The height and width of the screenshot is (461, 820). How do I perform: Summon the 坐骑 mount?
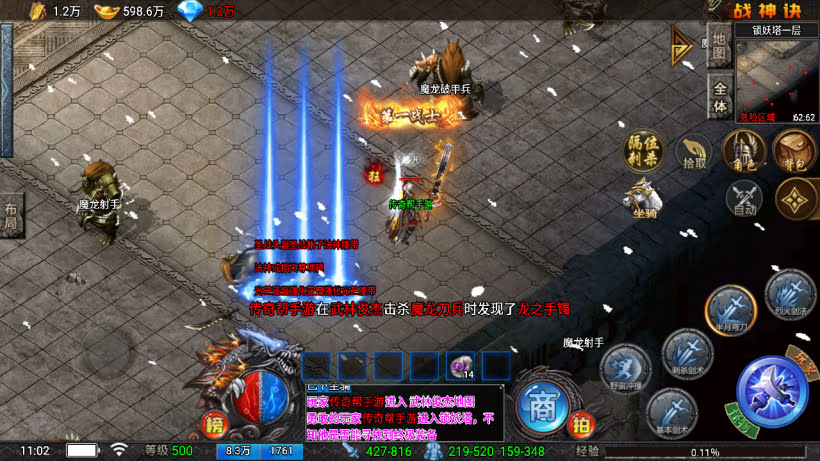645,196
